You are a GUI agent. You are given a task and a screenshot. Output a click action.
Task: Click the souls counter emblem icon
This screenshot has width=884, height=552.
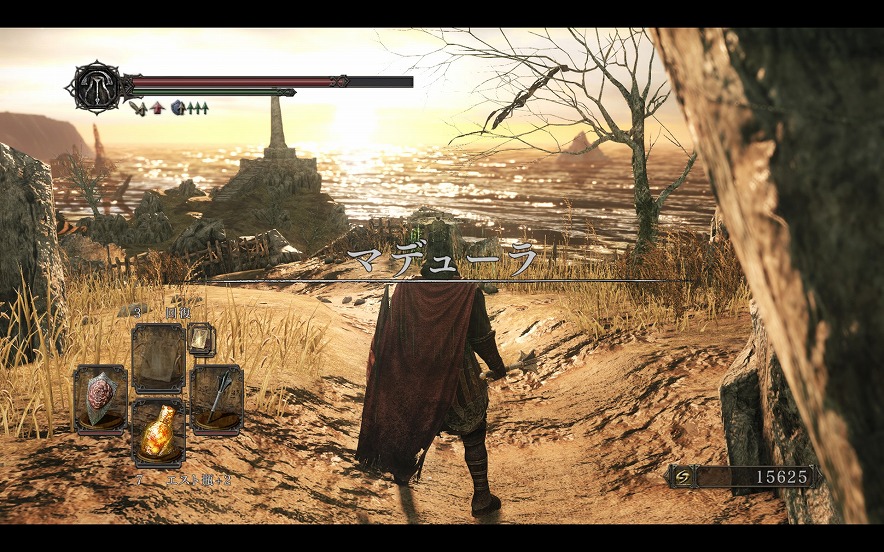coord(682,477)
